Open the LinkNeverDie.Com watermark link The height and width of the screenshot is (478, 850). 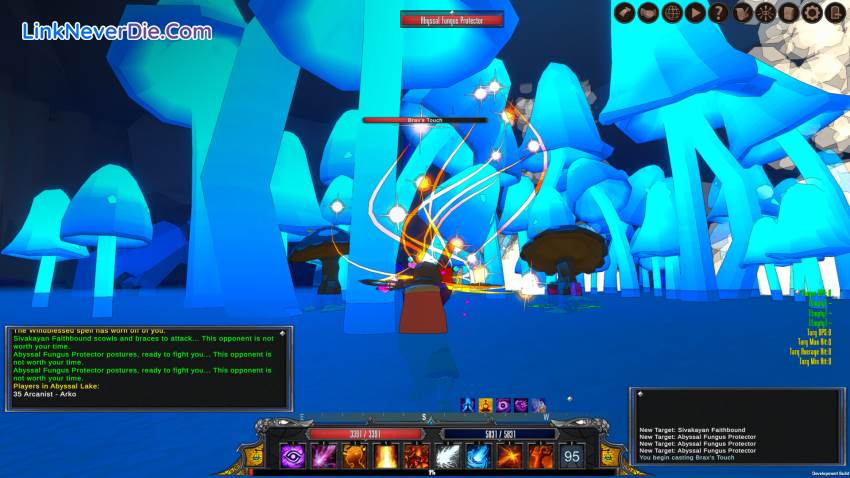pyautogui.click(x=117, y=31)
